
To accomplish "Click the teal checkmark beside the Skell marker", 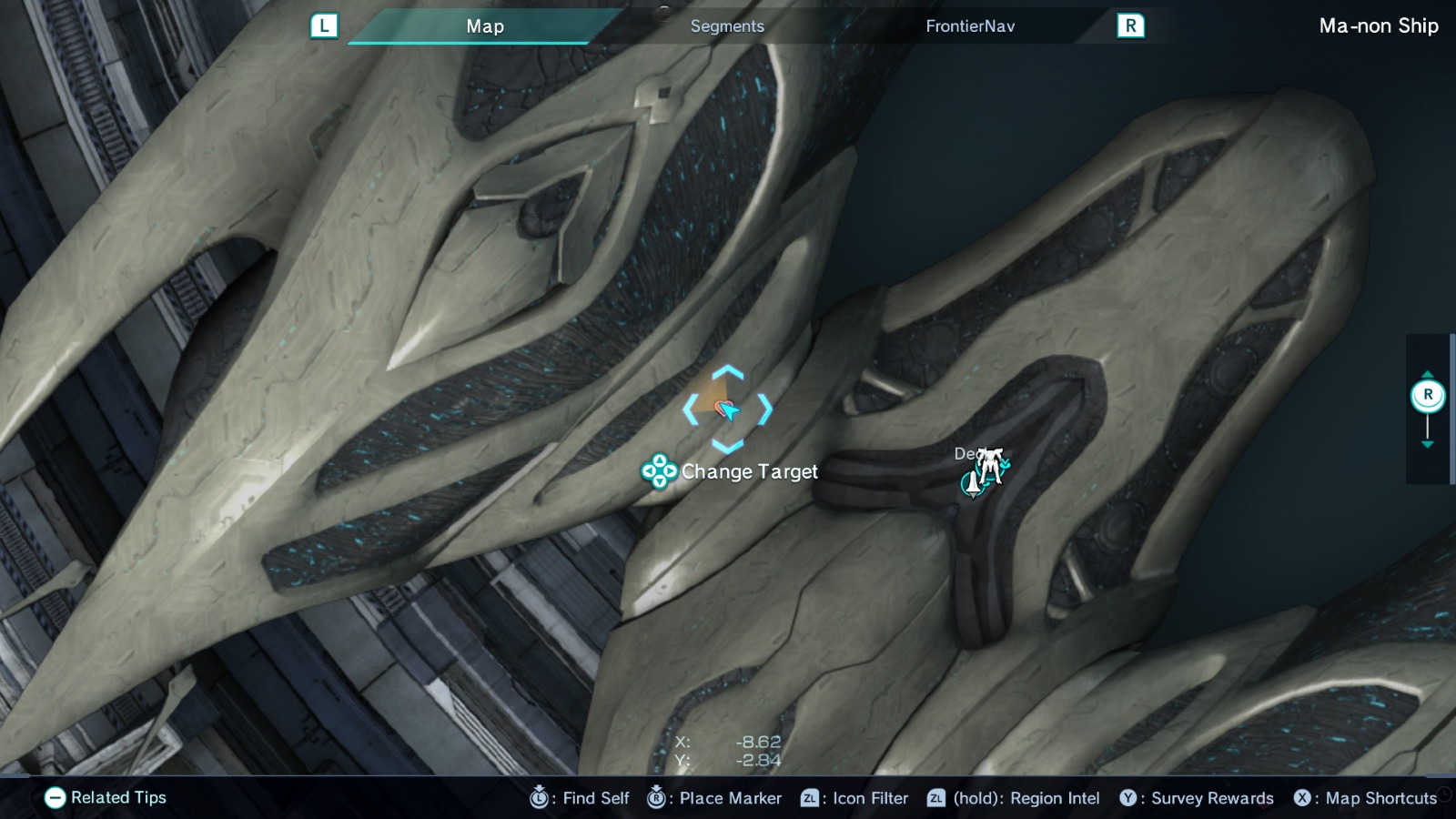I will click(1005, 462).
